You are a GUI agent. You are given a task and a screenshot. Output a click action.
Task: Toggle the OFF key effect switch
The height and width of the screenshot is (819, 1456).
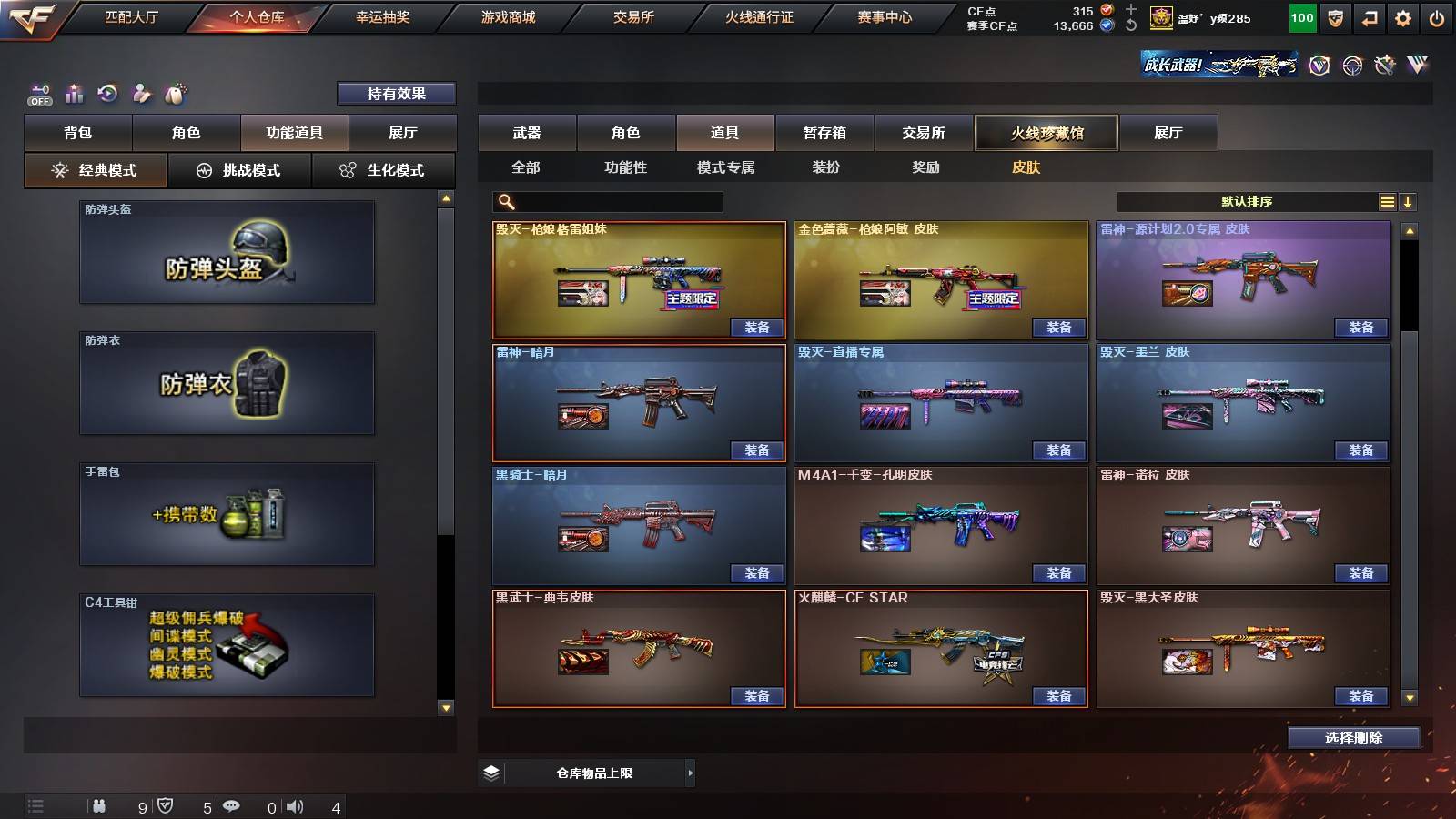[x=36, y=94]
